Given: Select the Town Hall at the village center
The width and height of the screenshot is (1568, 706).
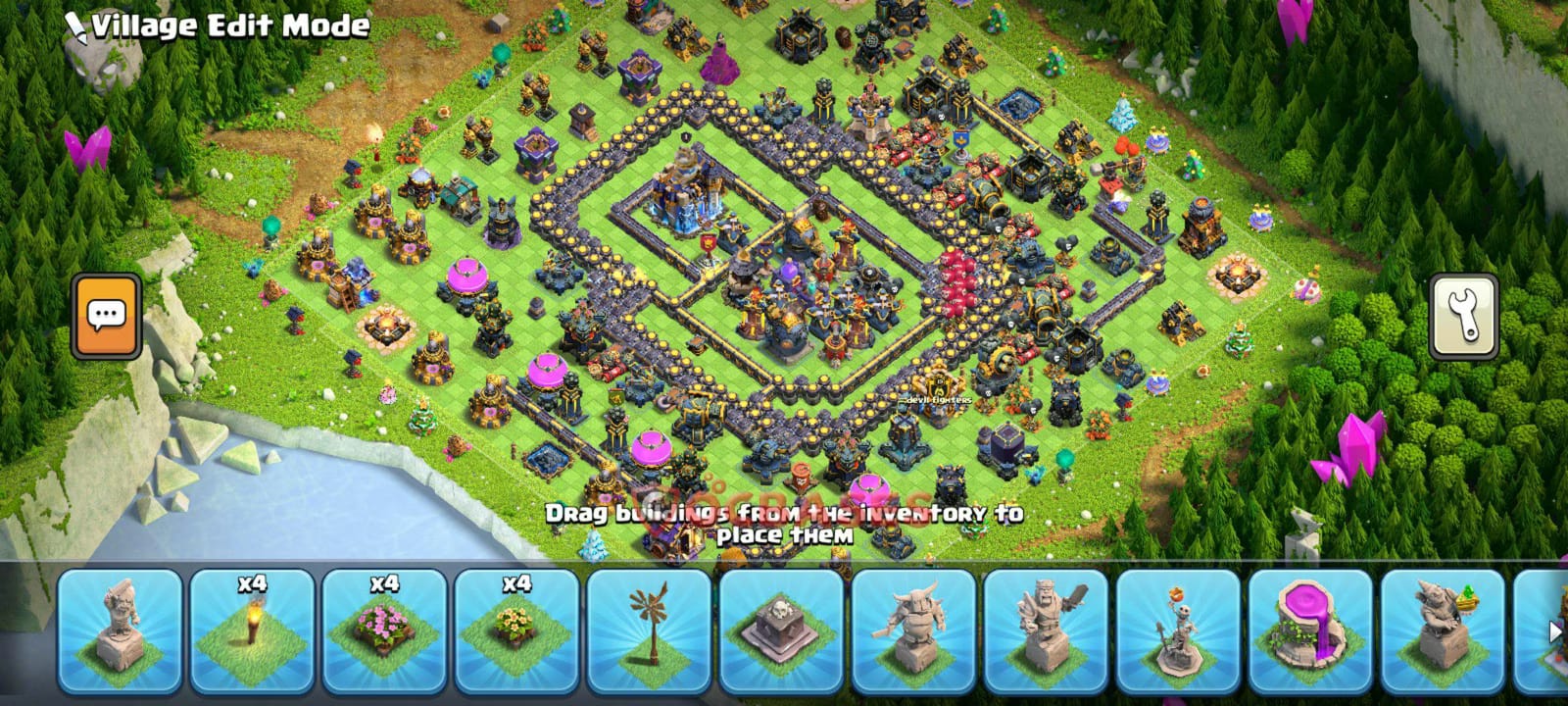Looking at the screenshot, I should tap(686, 196).
